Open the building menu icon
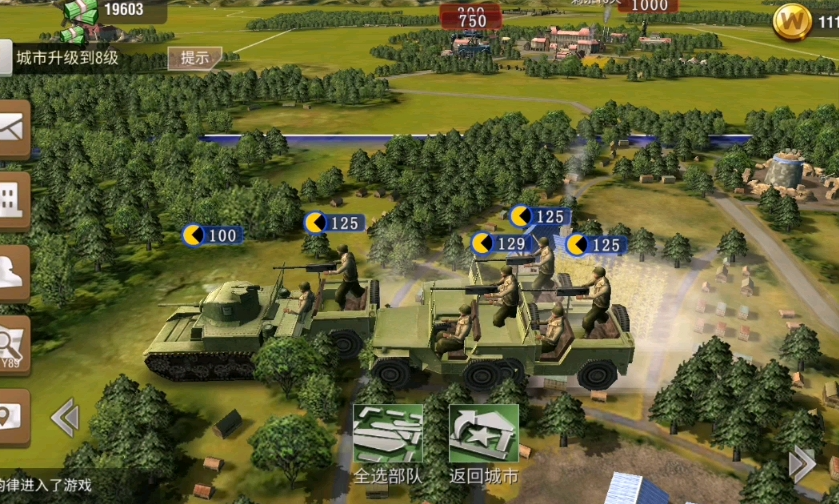Viewport: 839px width, 504px height. tap(13, 201)
